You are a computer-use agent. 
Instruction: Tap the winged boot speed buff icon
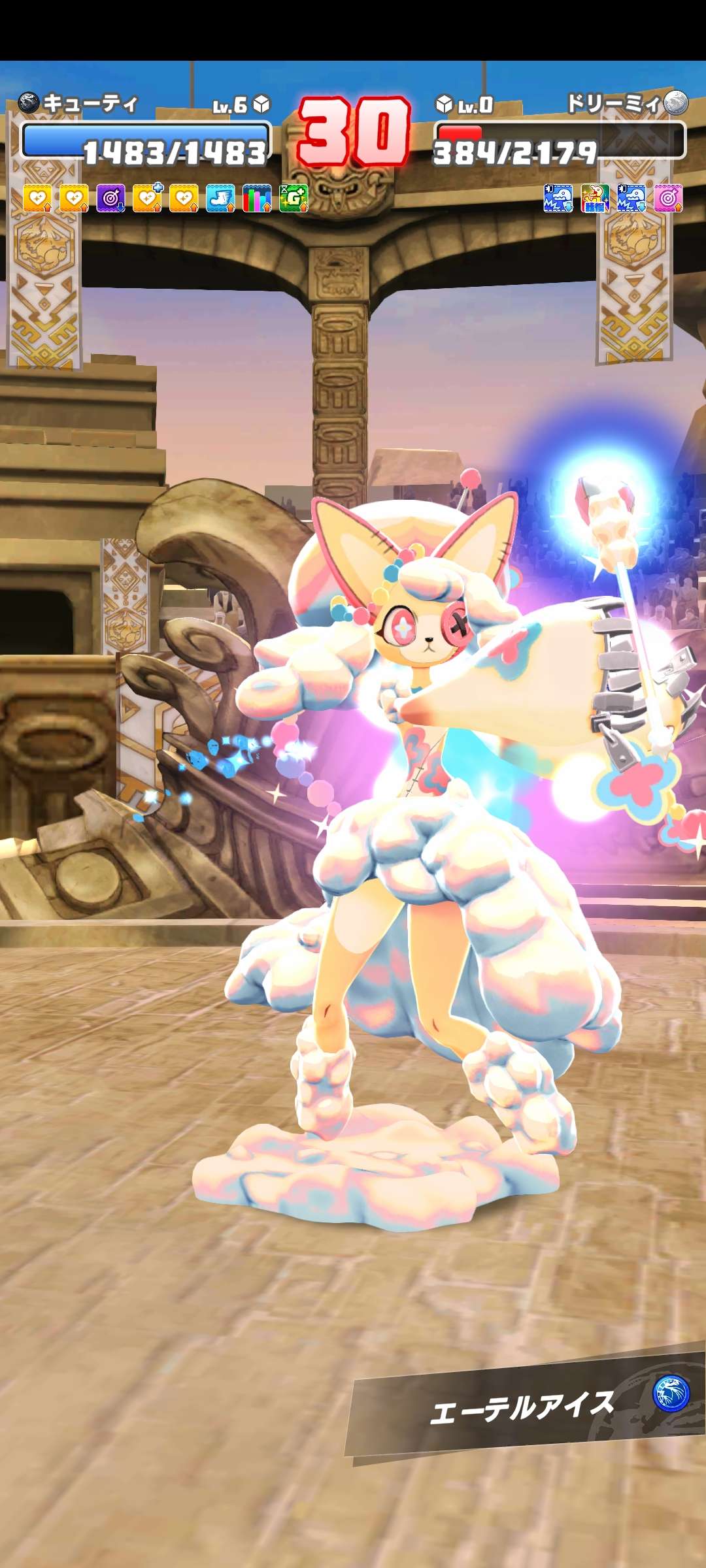(x=220, y=198)
